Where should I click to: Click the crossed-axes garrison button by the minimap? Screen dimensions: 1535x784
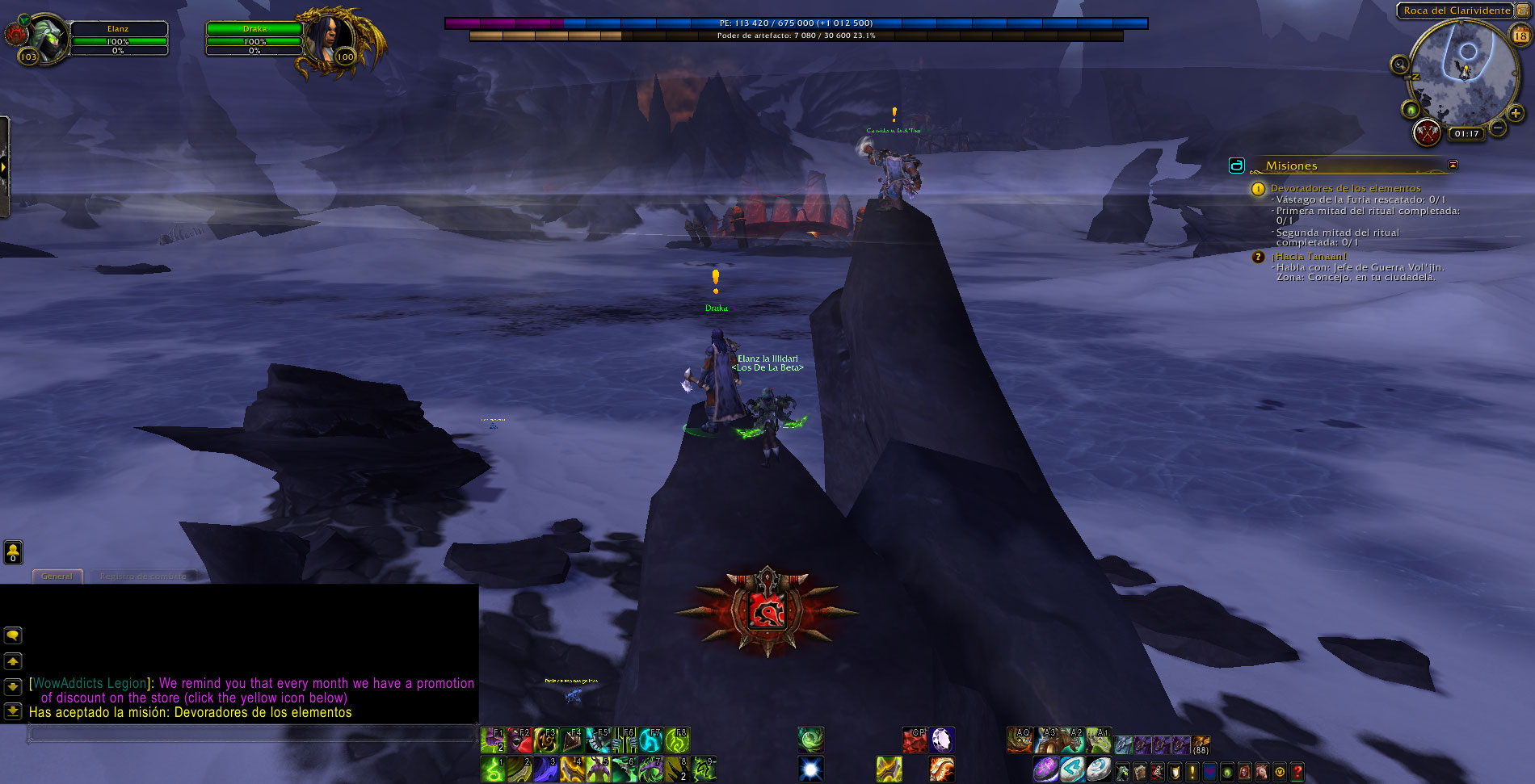click(x=1428, y=132)
